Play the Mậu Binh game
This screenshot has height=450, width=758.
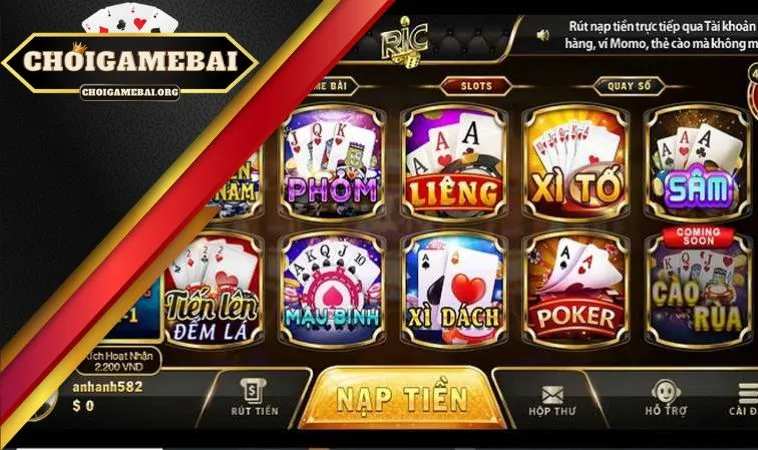click(x=332, y=289)
